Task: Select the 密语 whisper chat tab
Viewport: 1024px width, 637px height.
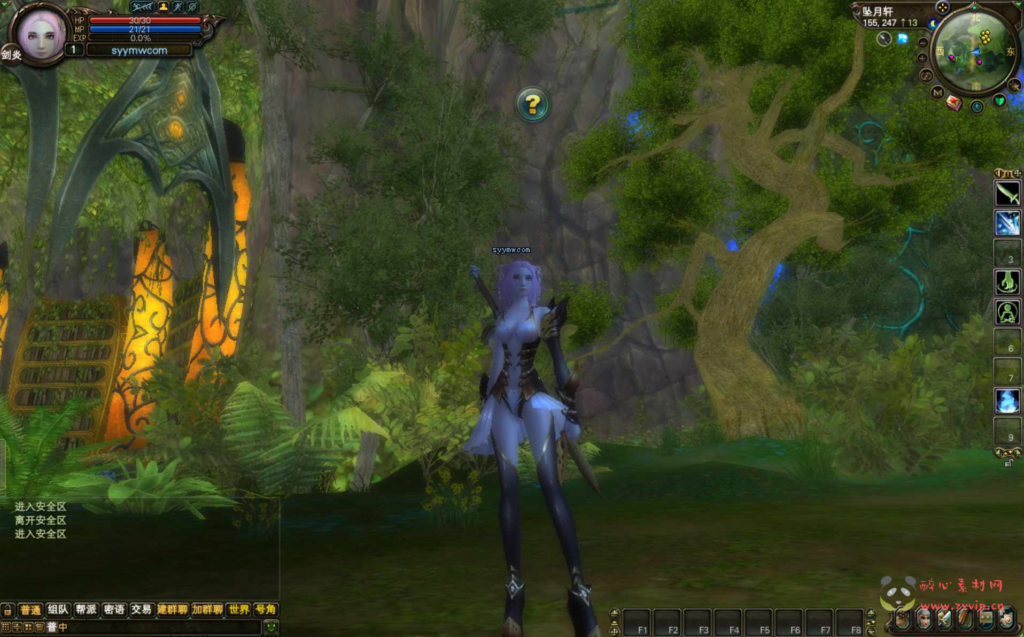Action: click(114, 609)
